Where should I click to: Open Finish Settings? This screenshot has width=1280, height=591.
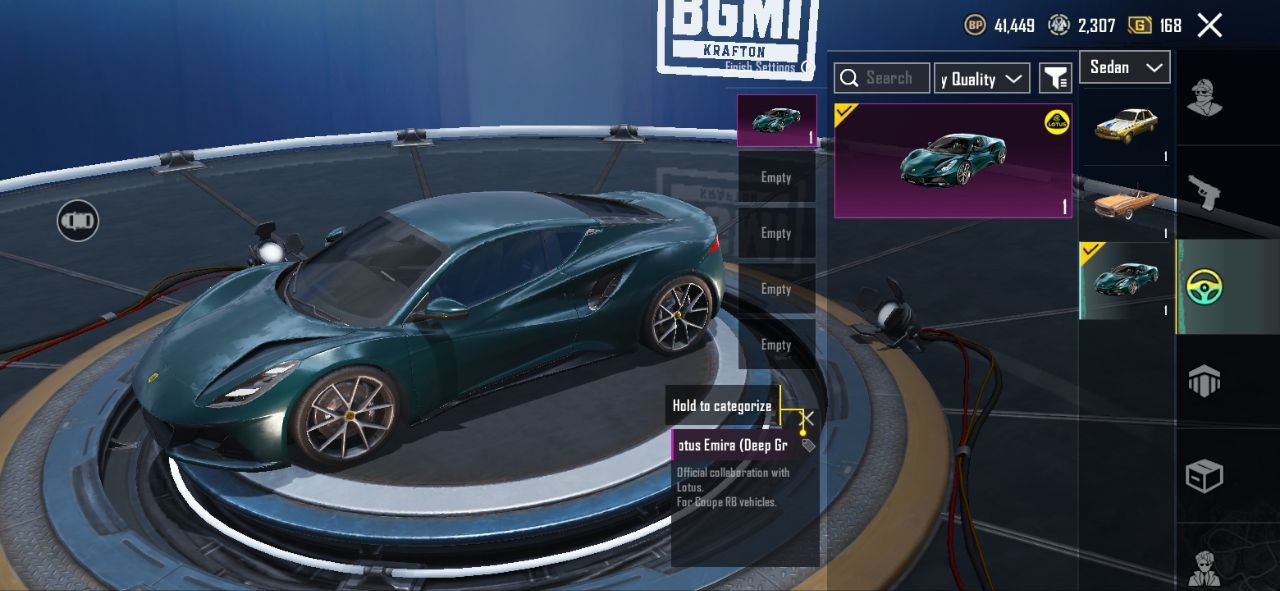point(762,67)
